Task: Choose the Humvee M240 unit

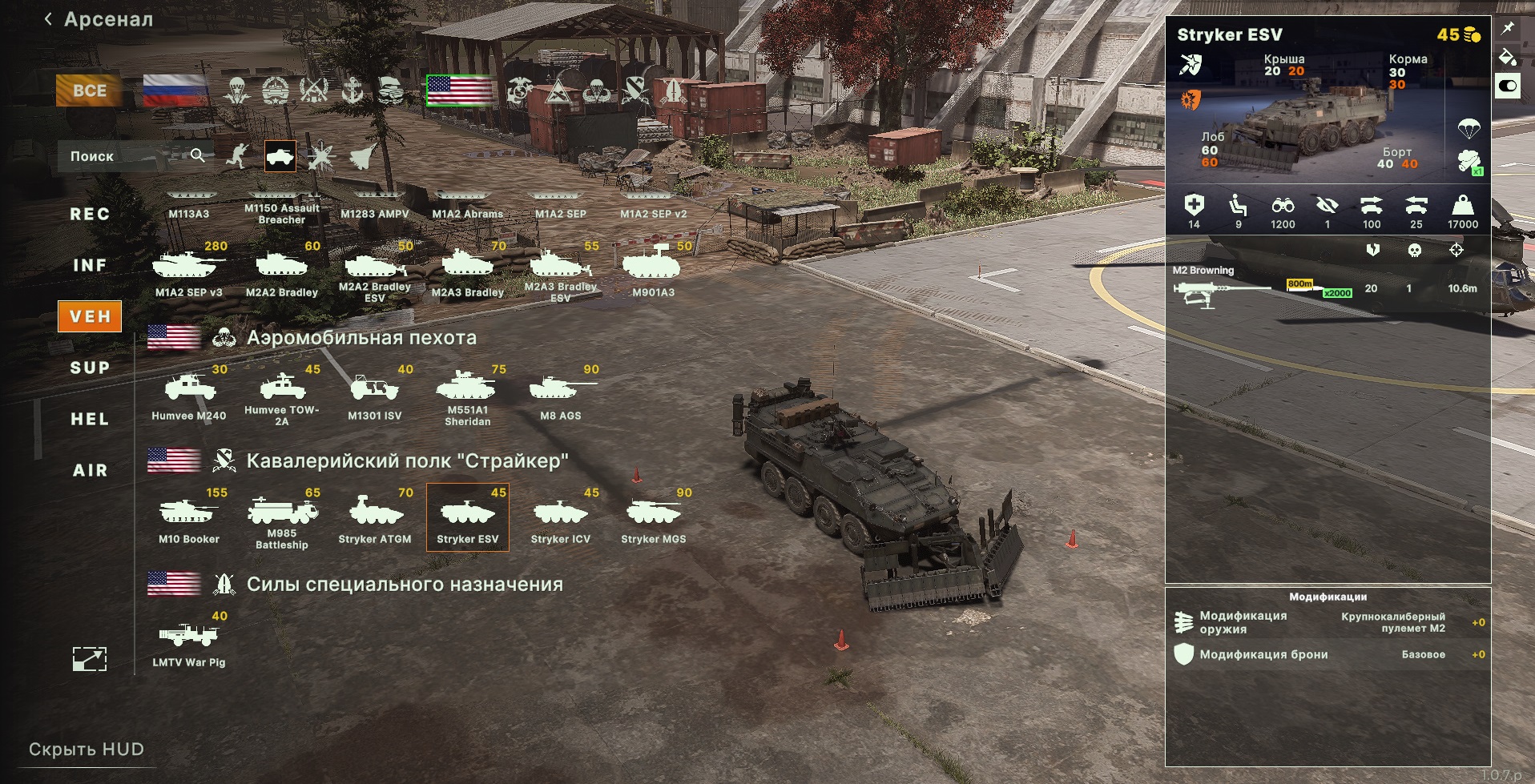Action: pyautogui.click(x=189, y=394)
